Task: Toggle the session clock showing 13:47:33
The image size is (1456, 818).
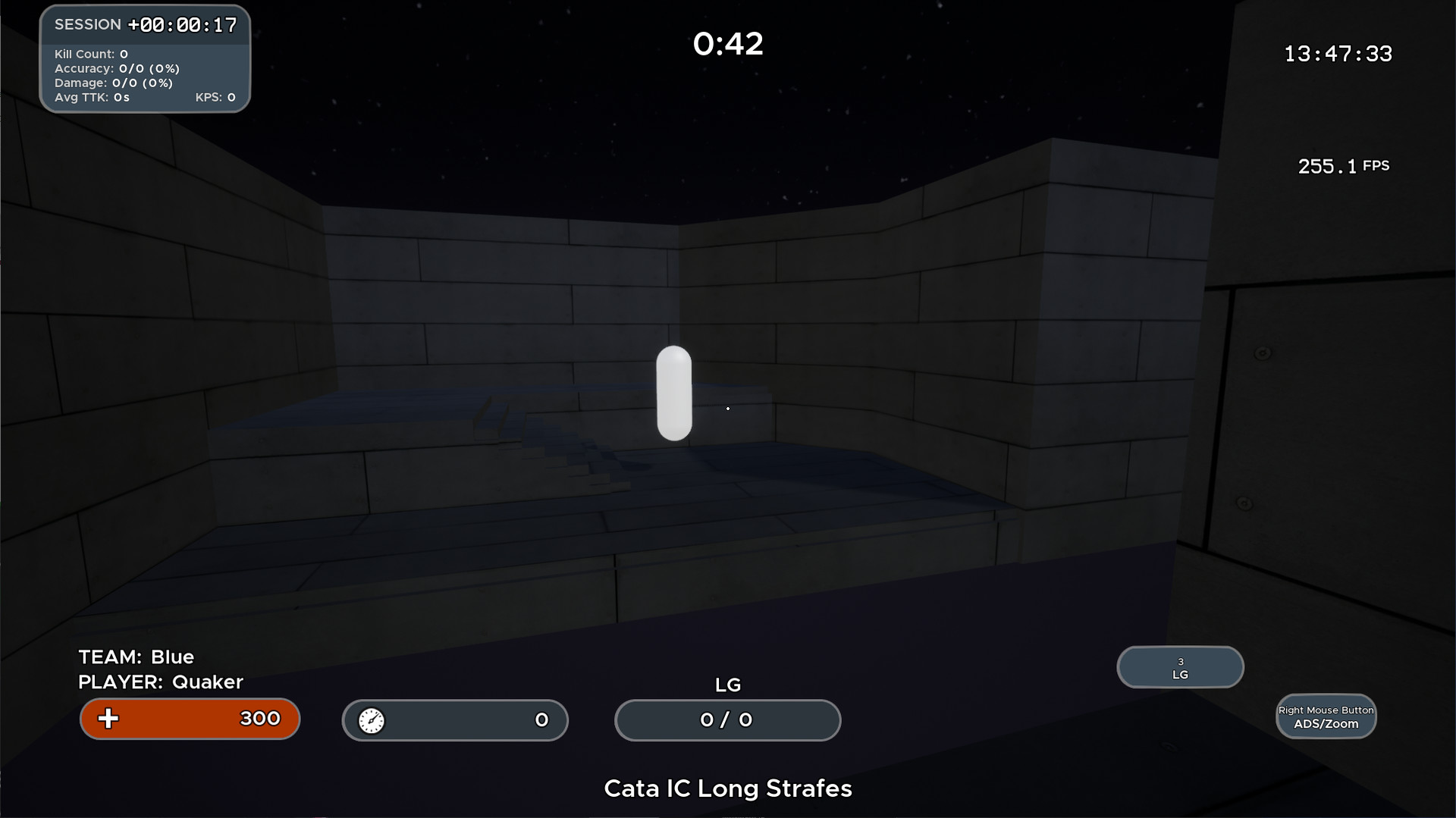Action: (1338, 53)
